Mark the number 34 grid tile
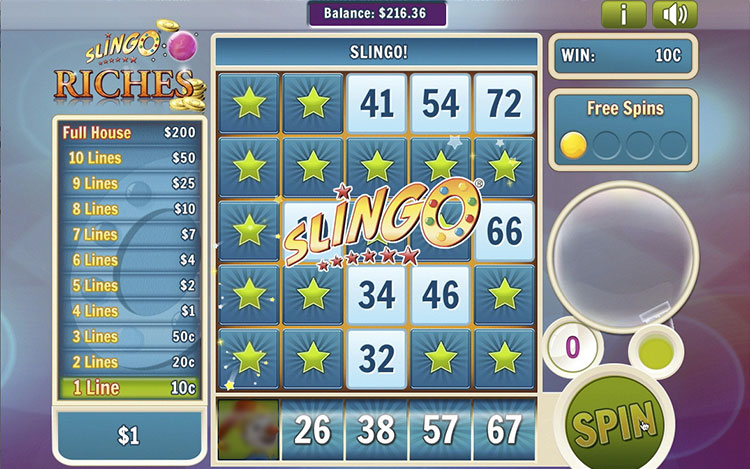 [376, 295]
